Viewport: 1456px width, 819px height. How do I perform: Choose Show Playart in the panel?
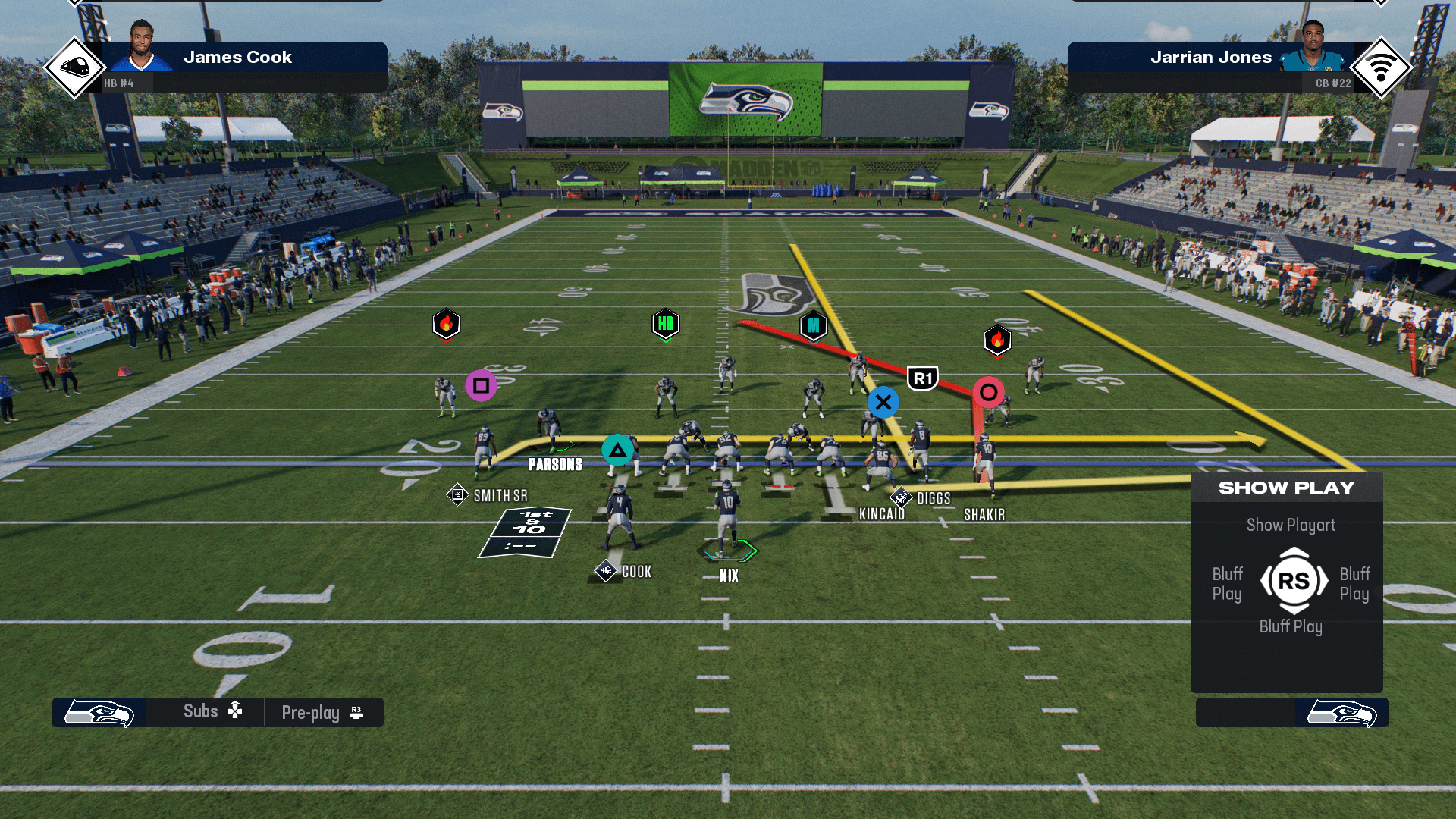coord(1291,525)
